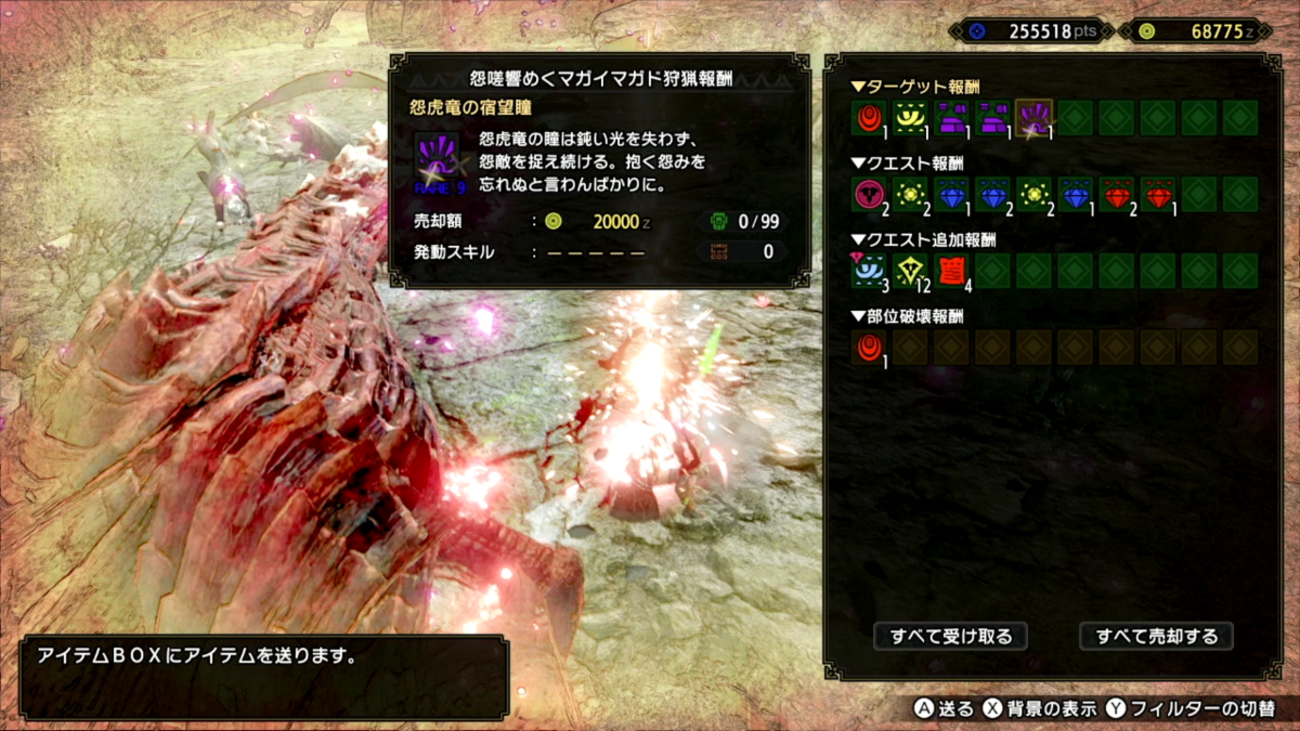Select the light blue bonus reward marked with a pink gem
1300x731 pixels.
(x=868, y=271)
